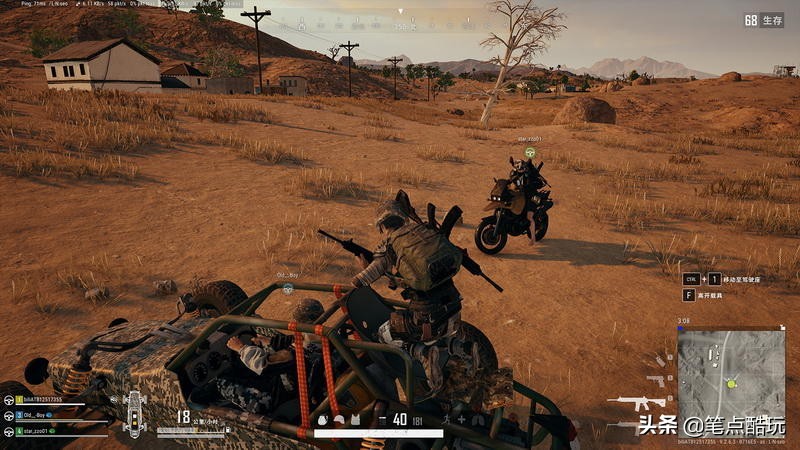This screenshot has width=800, height=450.
Task: Select the pistol weapon slot
Action: click(x=656, y=381)
